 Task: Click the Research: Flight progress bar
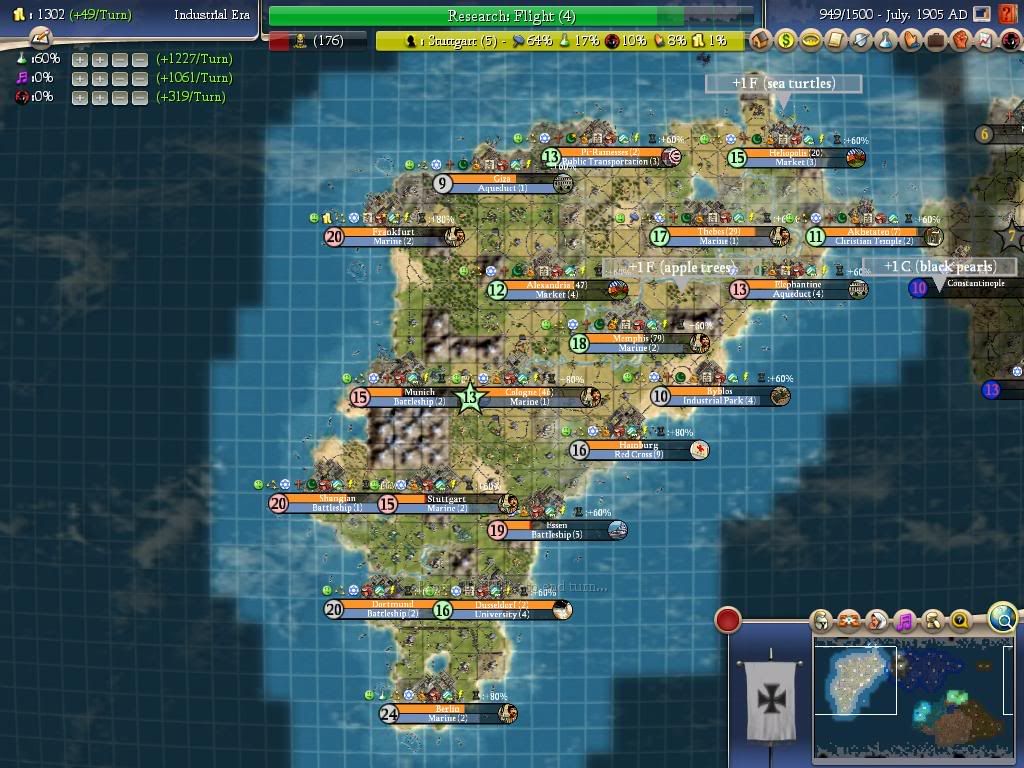(511, 16)
